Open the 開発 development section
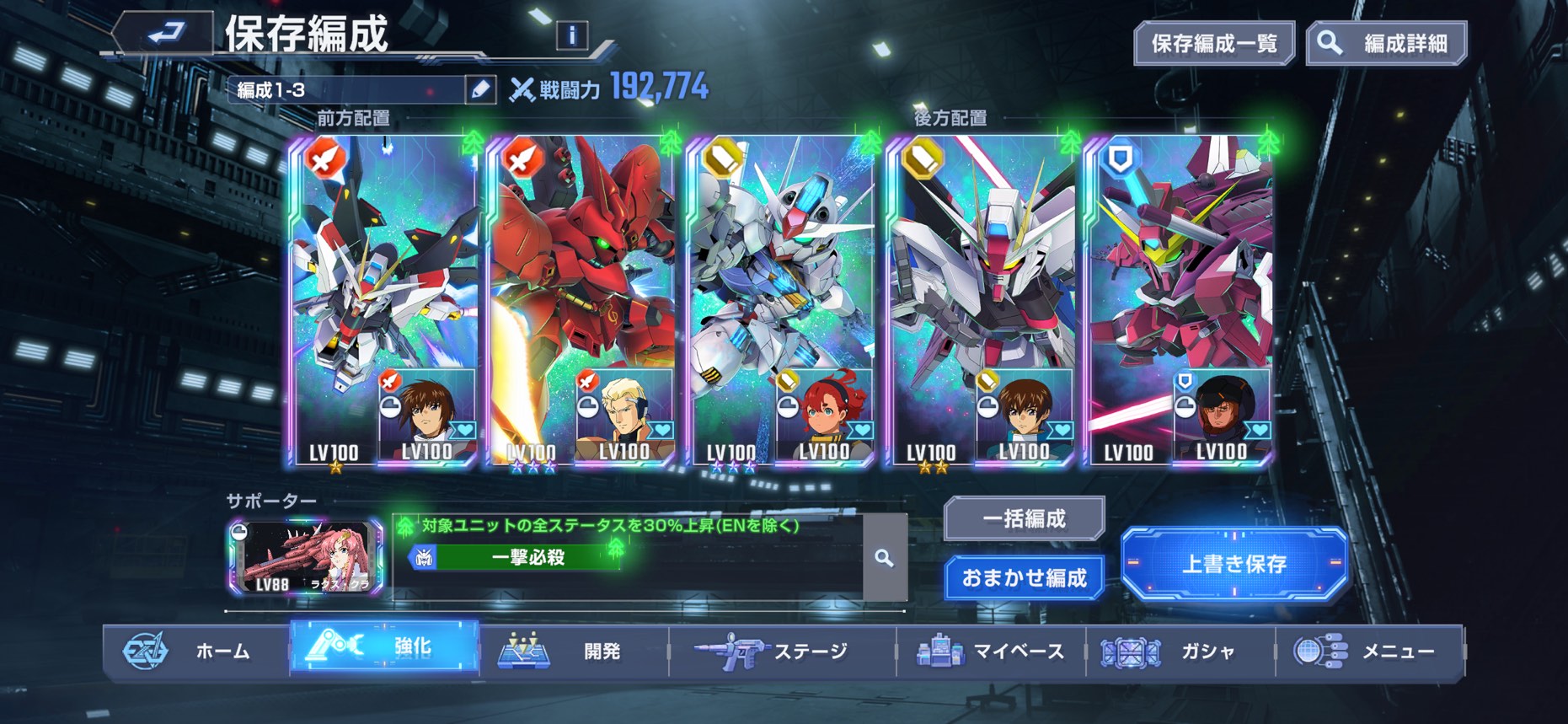This screenshot has width=1568, height=724. click(573, 651)
